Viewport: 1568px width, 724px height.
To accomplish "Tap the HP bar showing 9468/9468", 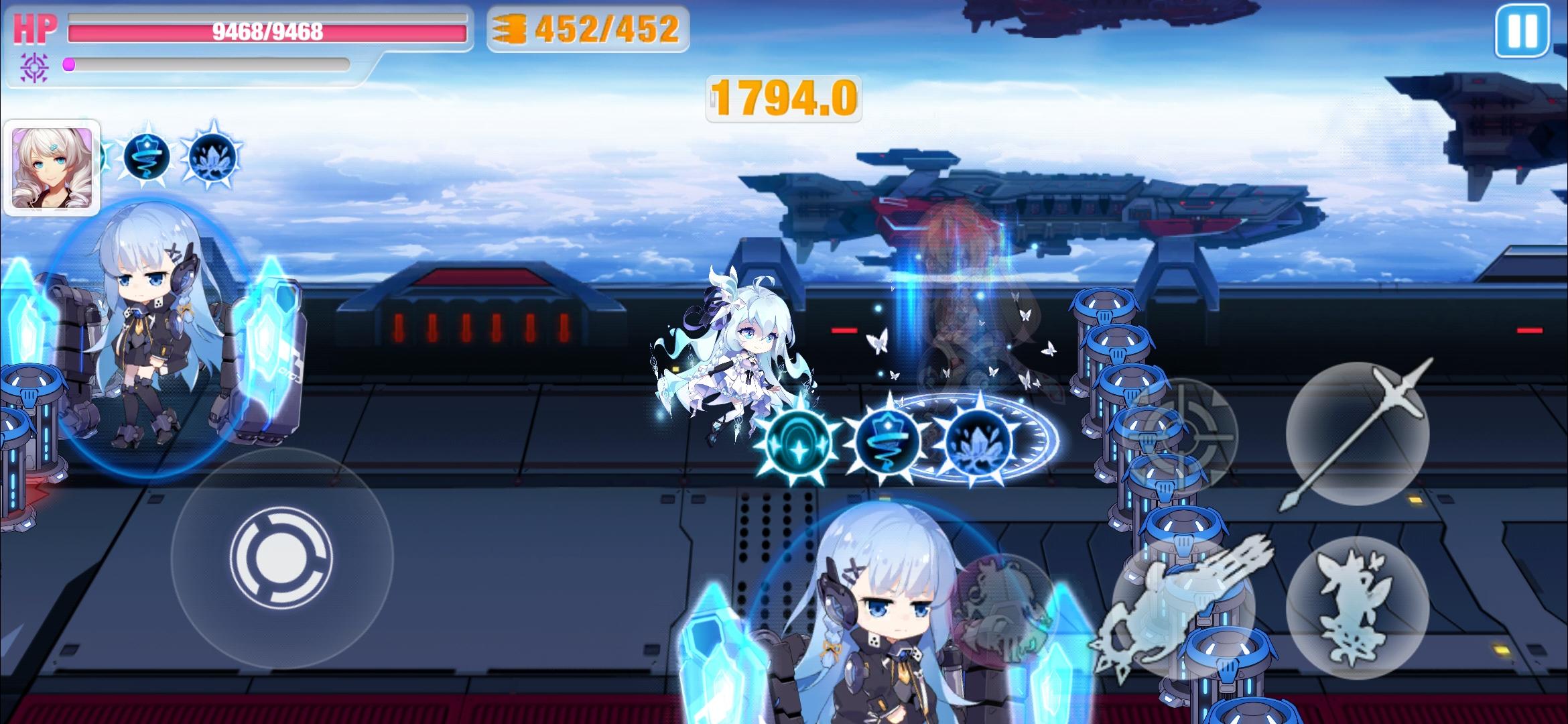I will (268, 30).
